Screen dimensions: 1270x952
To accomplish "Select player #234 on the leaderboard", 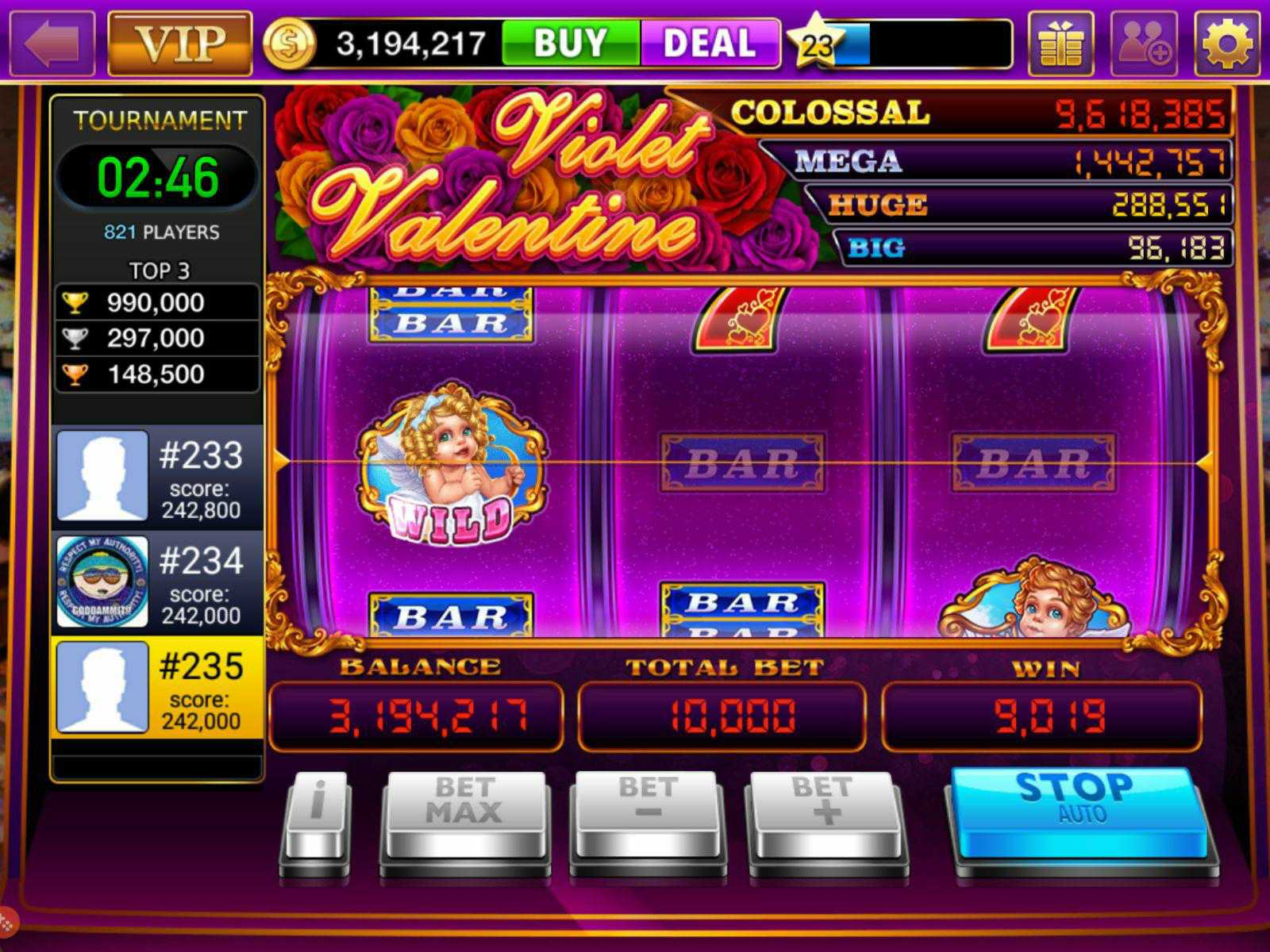I will pos(156,583).
